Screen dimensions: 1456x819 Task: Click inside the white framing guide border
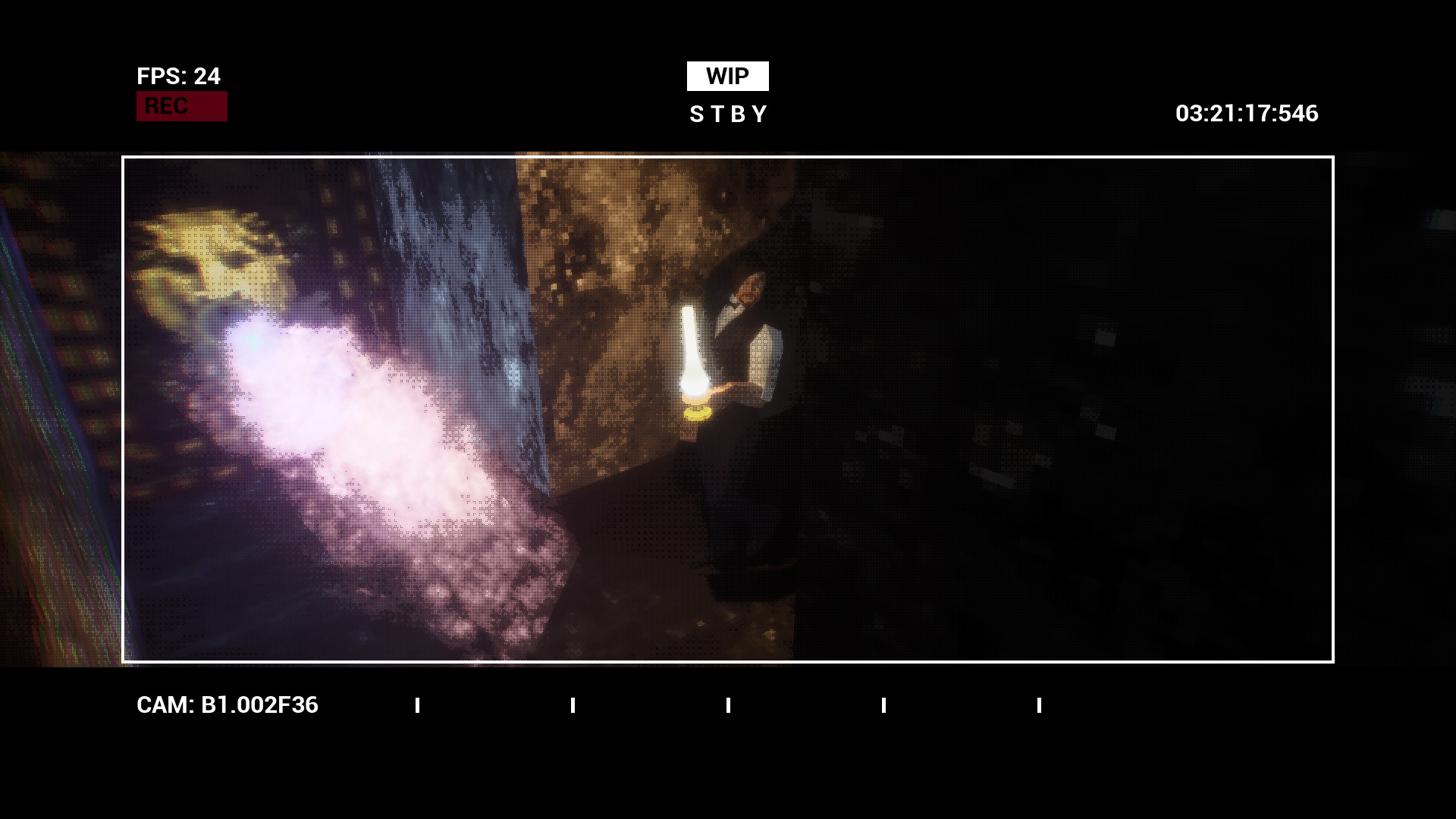[728, 409]
